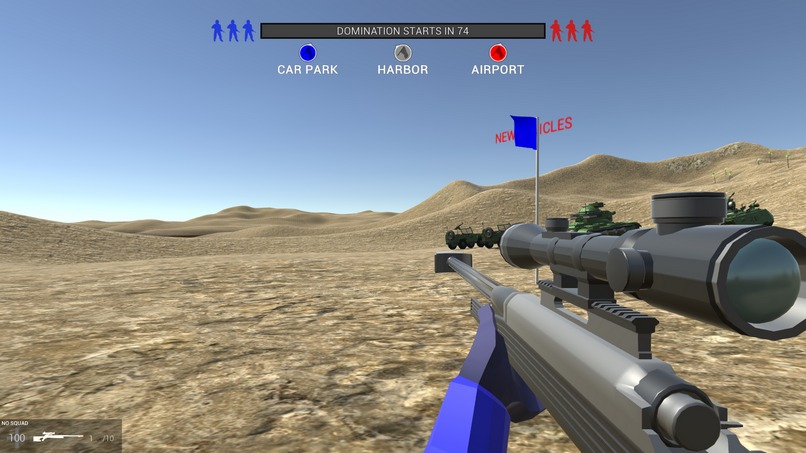806x453 pixels.
Task: Click the sniper rifle weapon icon
Action: click(57, 438)
